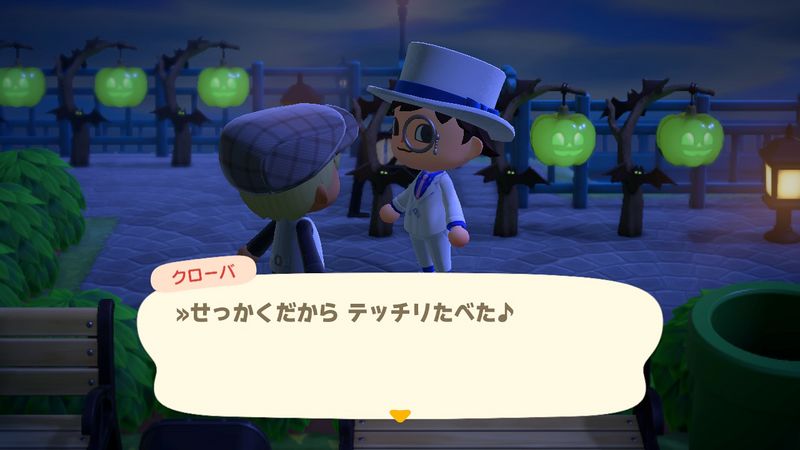Click the yellow continue arrow in the dialogue
The image size is (800, 450).
coord(400,413)
